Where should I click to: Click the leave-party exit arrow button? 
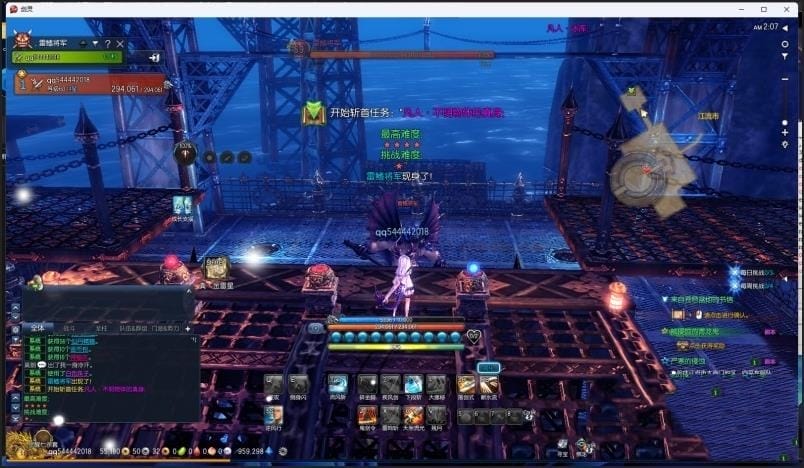[155, 58]
